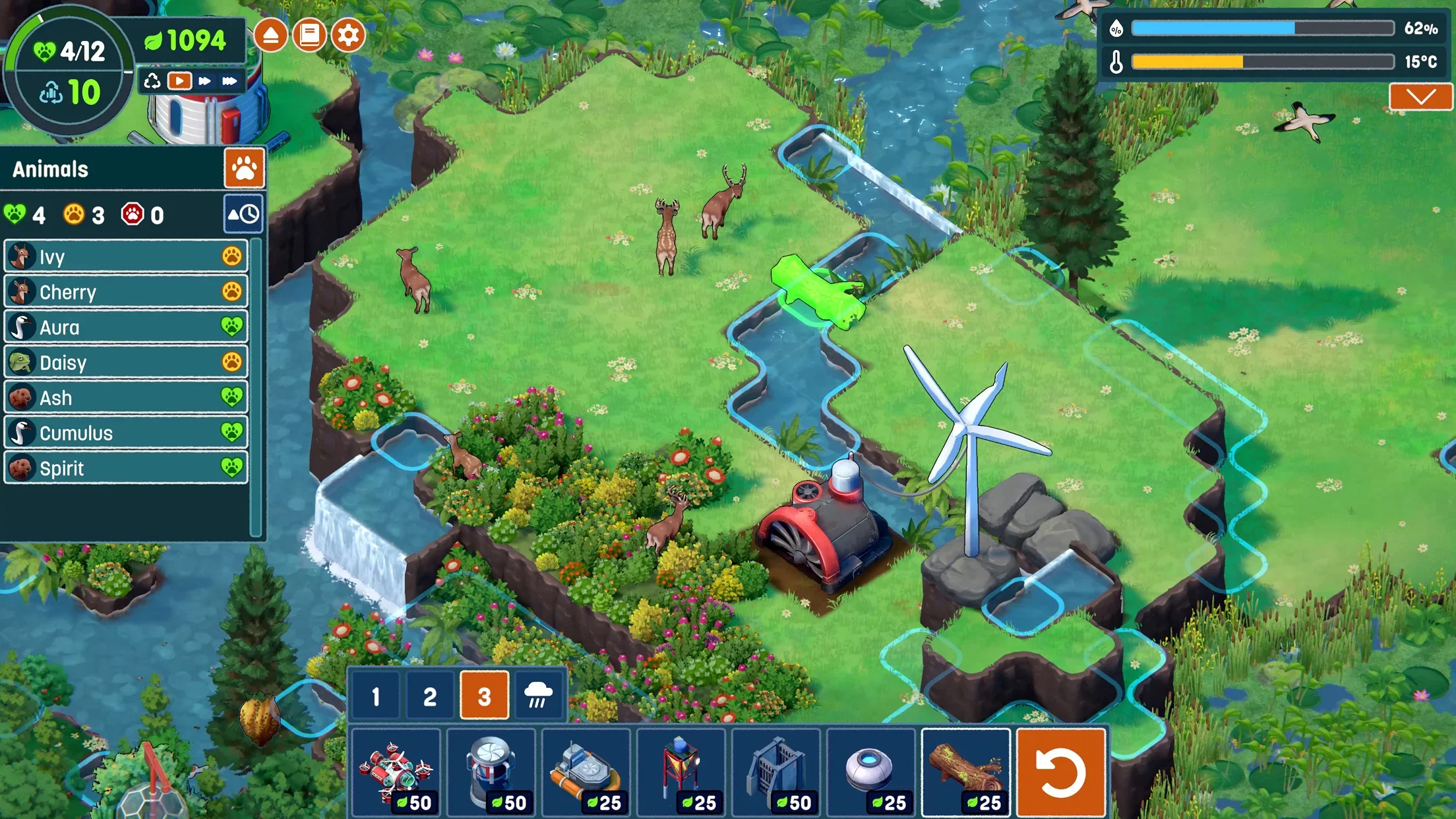This screenshot has width=1456, height=819.
Task: Switch to build tab 1
Action: [x=376, y=696]
